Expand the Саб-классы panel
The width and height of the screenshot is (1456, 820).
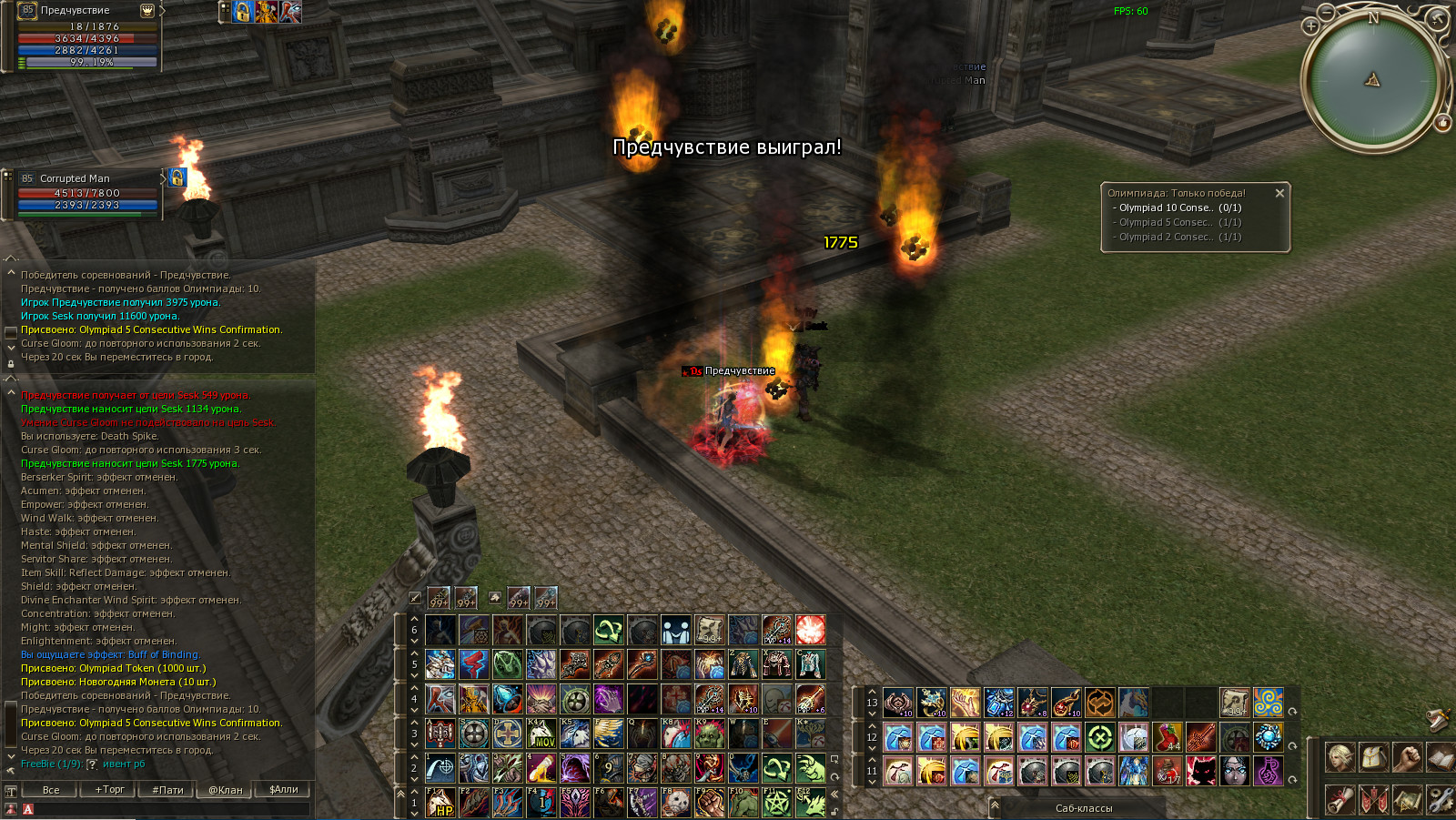pyautogui.click(x=1083, y=808)
